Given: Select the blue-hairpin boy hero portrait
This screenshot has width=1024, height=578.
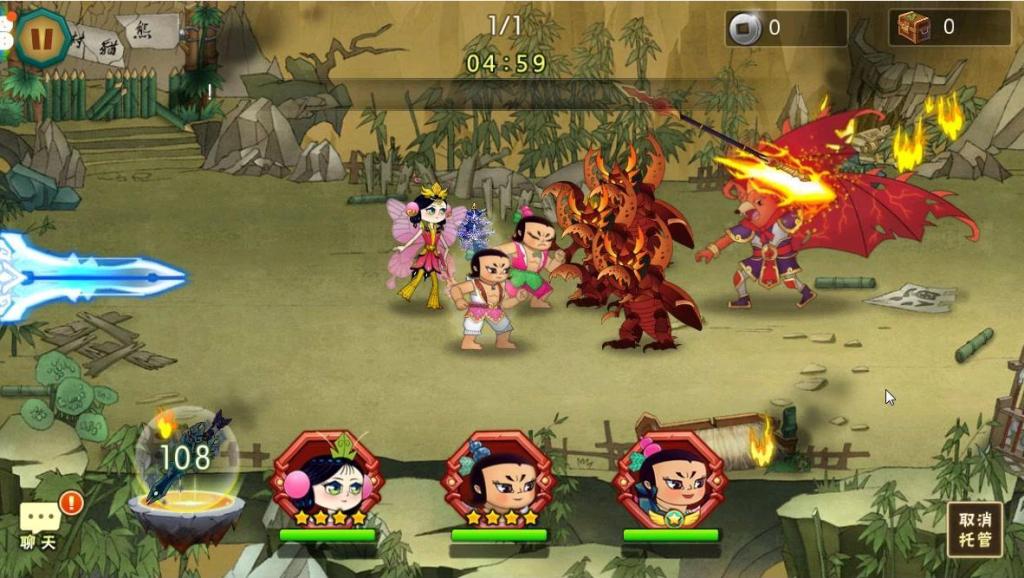Looking at the screenshot, I should (x=498, y=479).
